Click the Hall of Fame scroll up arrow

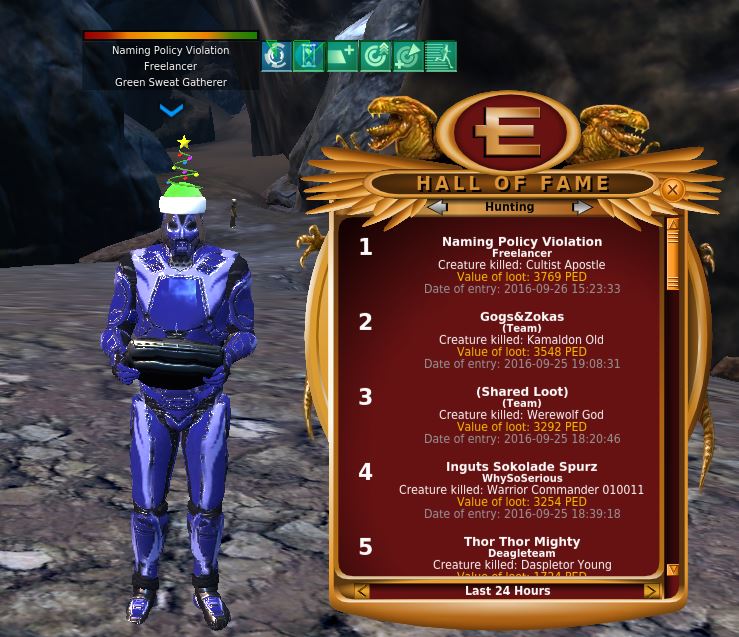pos(672,225)
